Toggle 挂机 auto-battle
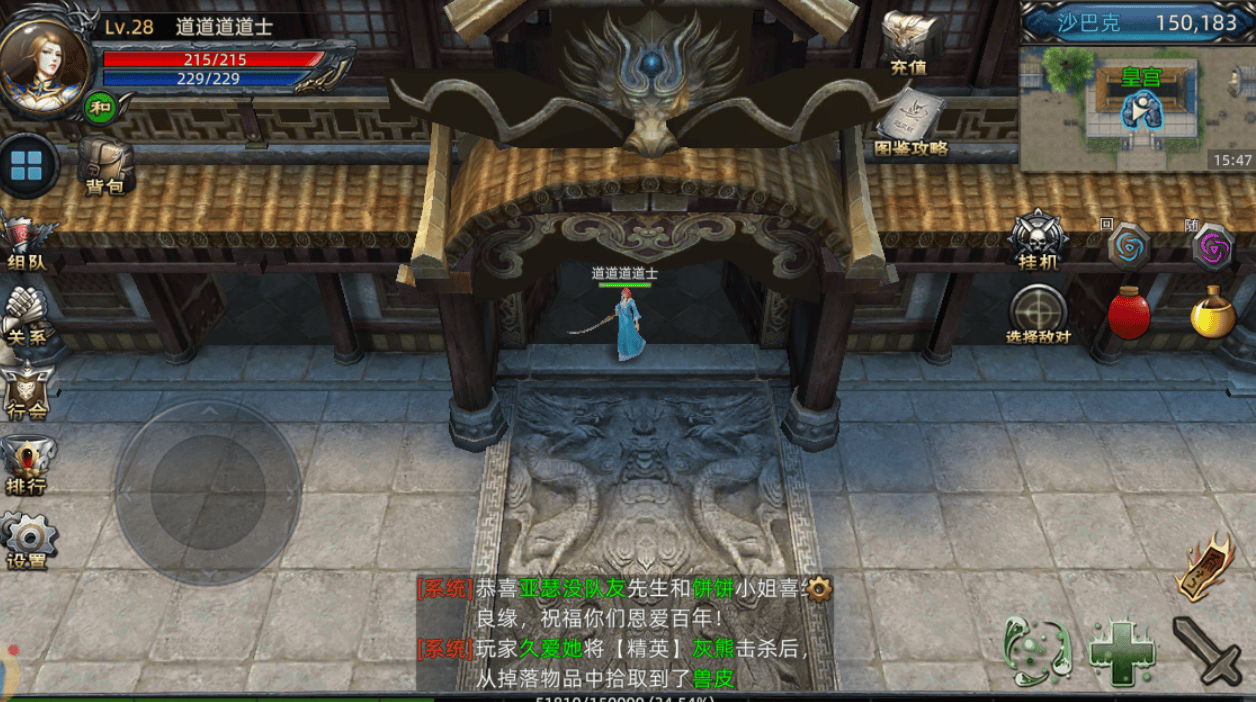The height and width of the screenshot is (702, 1256). point(1038,240)
